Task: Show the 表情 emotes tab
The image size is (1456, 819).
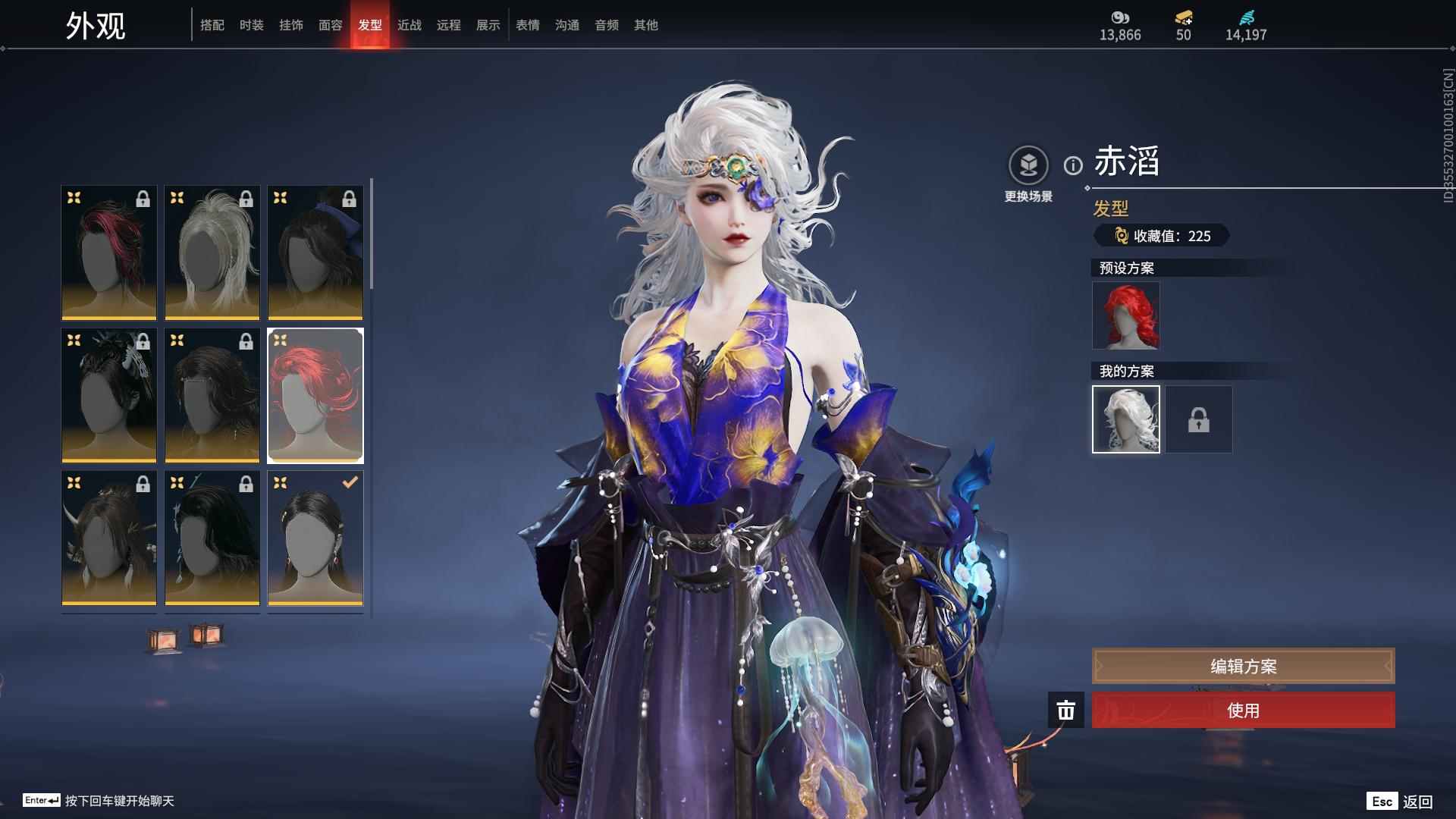Action: click(x=528, y=25)
